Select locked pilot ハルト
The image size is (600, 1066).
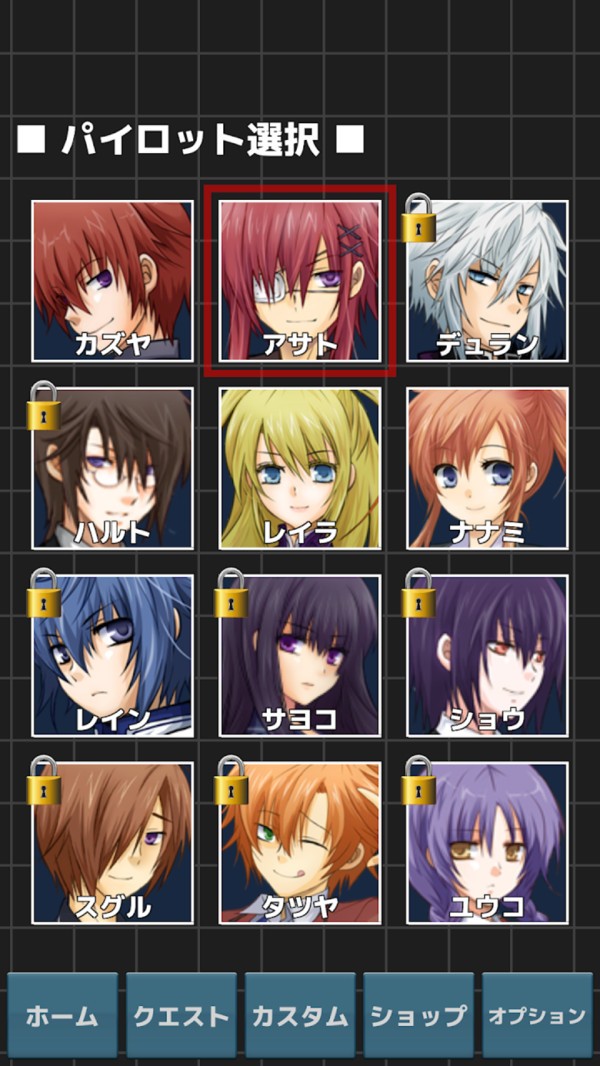pyautogui.click(x=112, y=468)
